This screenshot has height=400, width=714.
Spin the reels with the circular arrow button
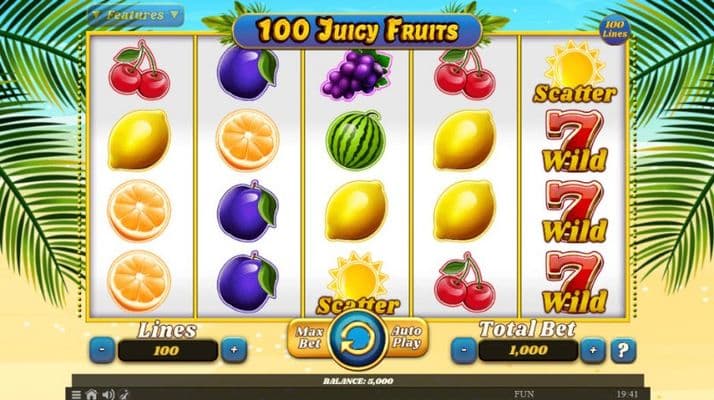pos(357,335)
